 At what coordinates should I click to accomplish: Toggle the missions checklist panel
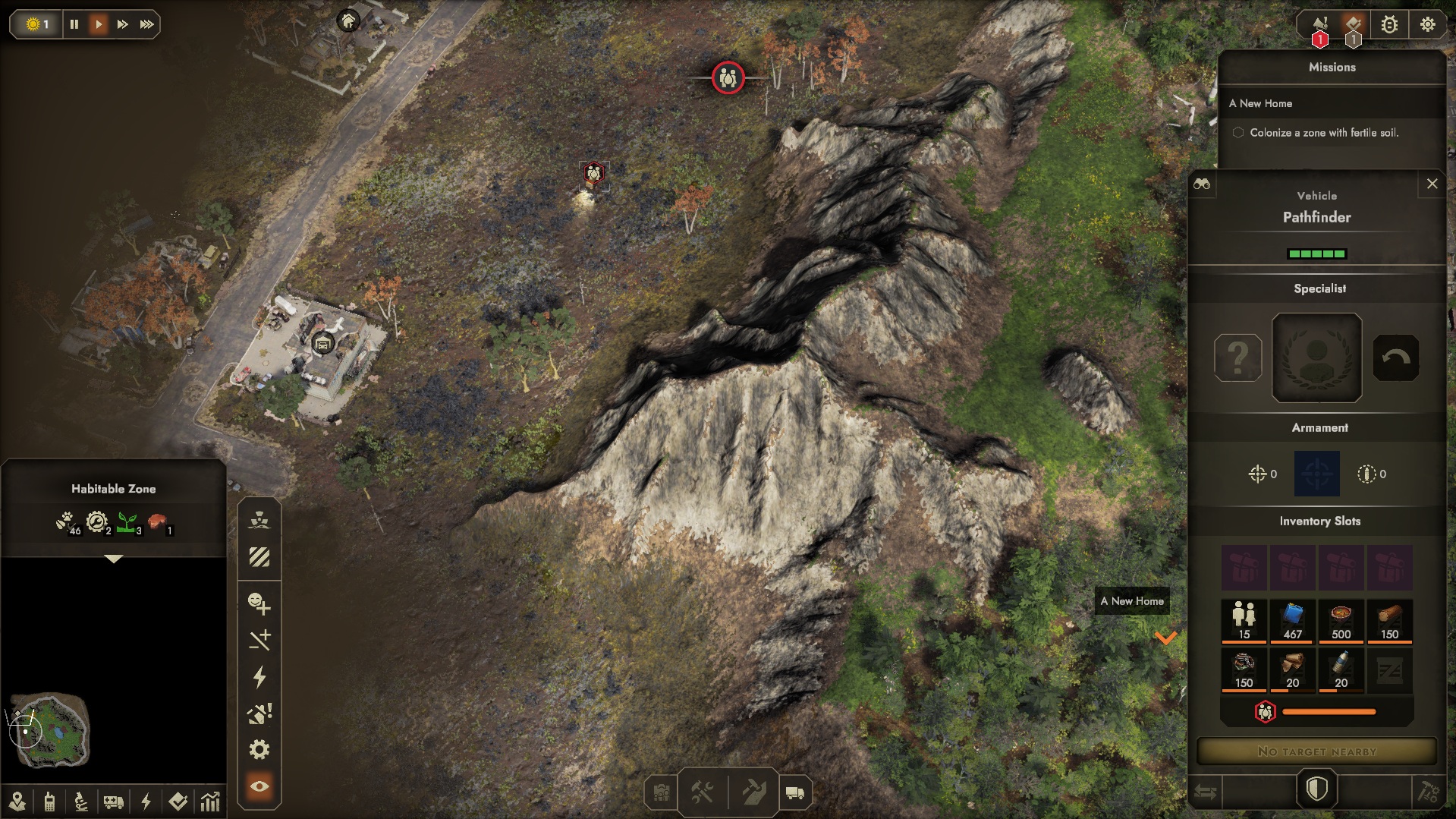point(1354,25)
